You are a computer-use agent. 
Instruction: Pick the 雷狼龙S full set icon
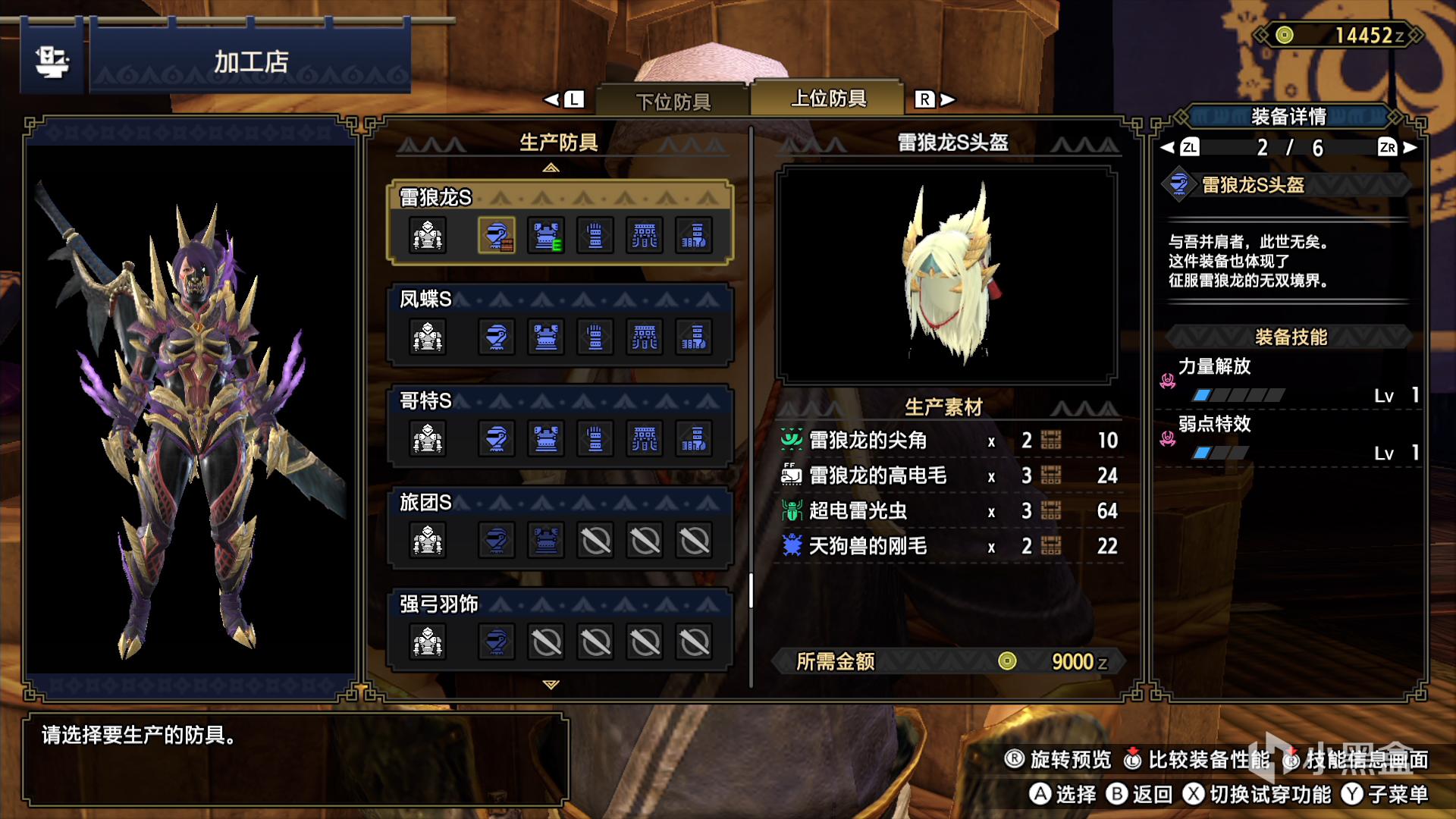tap(428, 235)
